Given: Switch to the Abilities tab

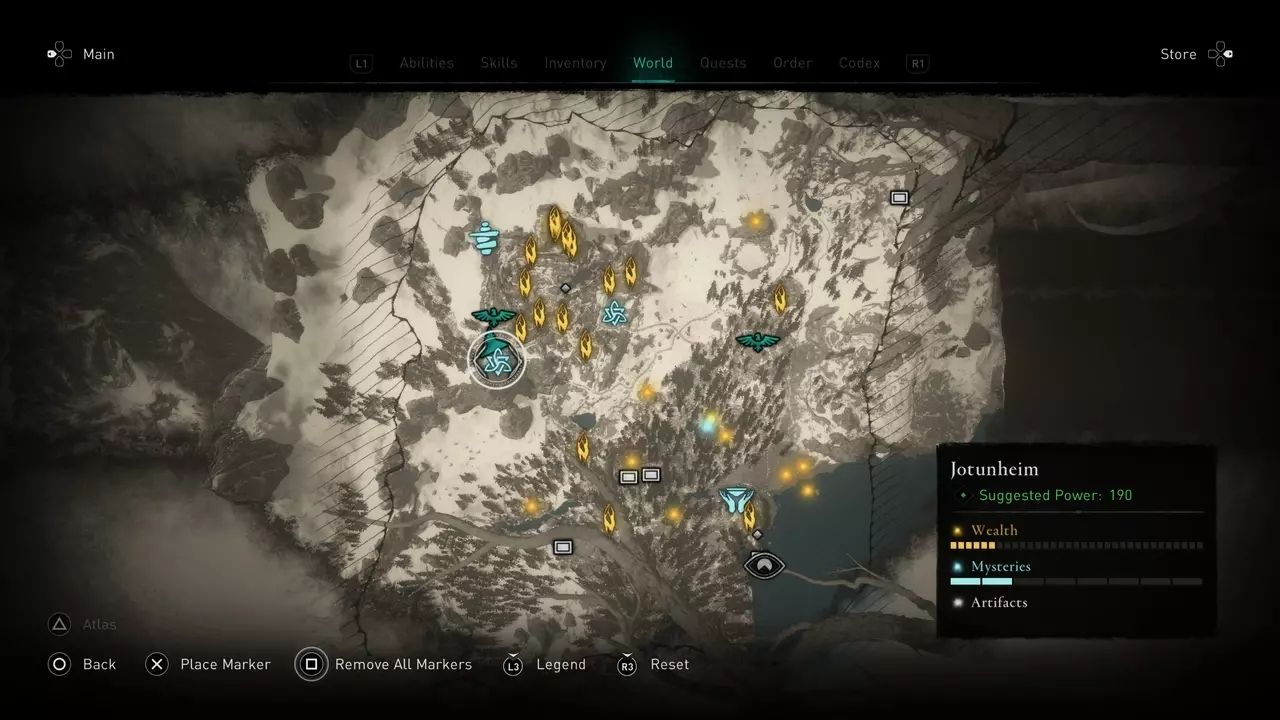Looking at the screenshot, I should 426,63.
